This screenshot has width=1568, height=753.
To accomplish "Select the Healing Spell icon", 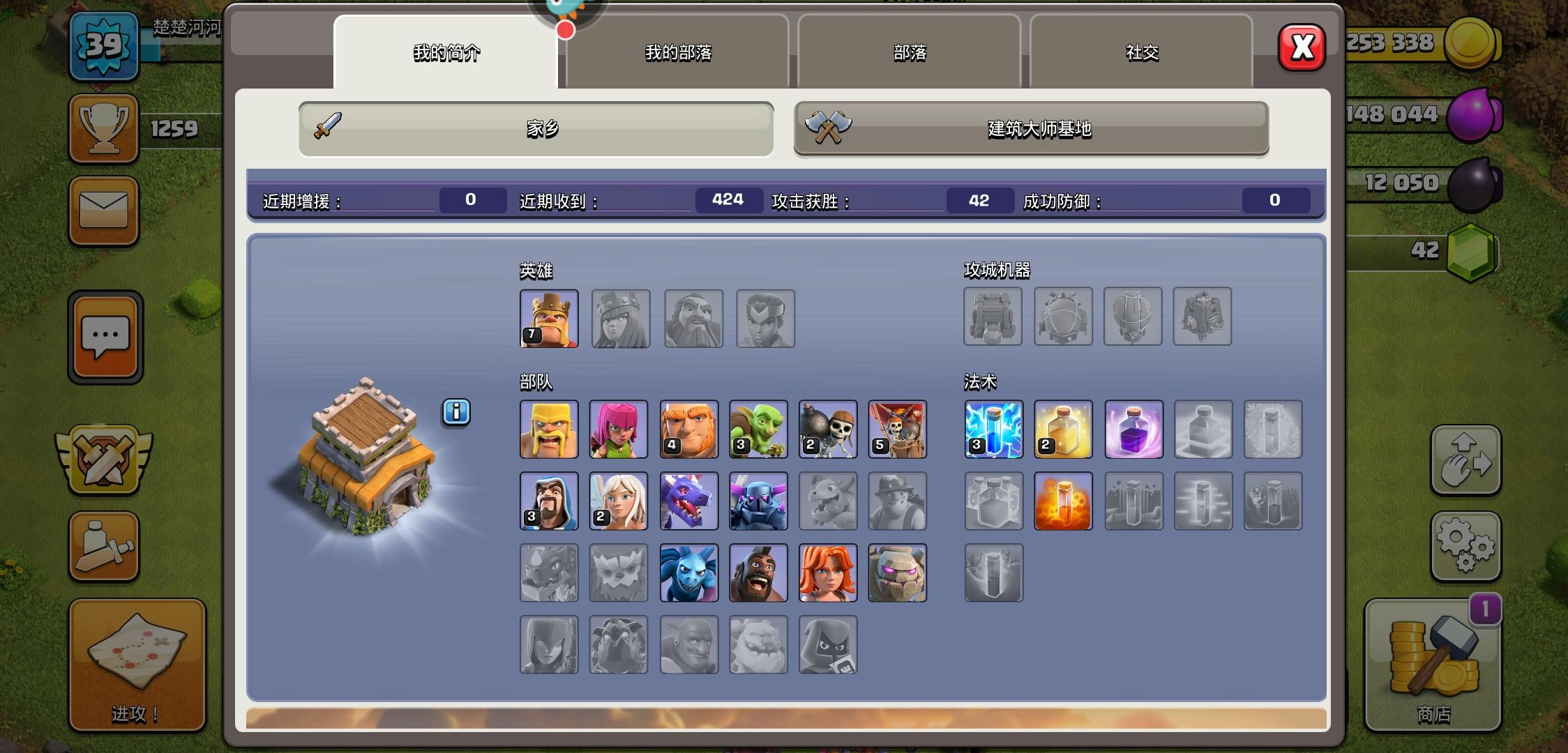I will [1064, 429].
